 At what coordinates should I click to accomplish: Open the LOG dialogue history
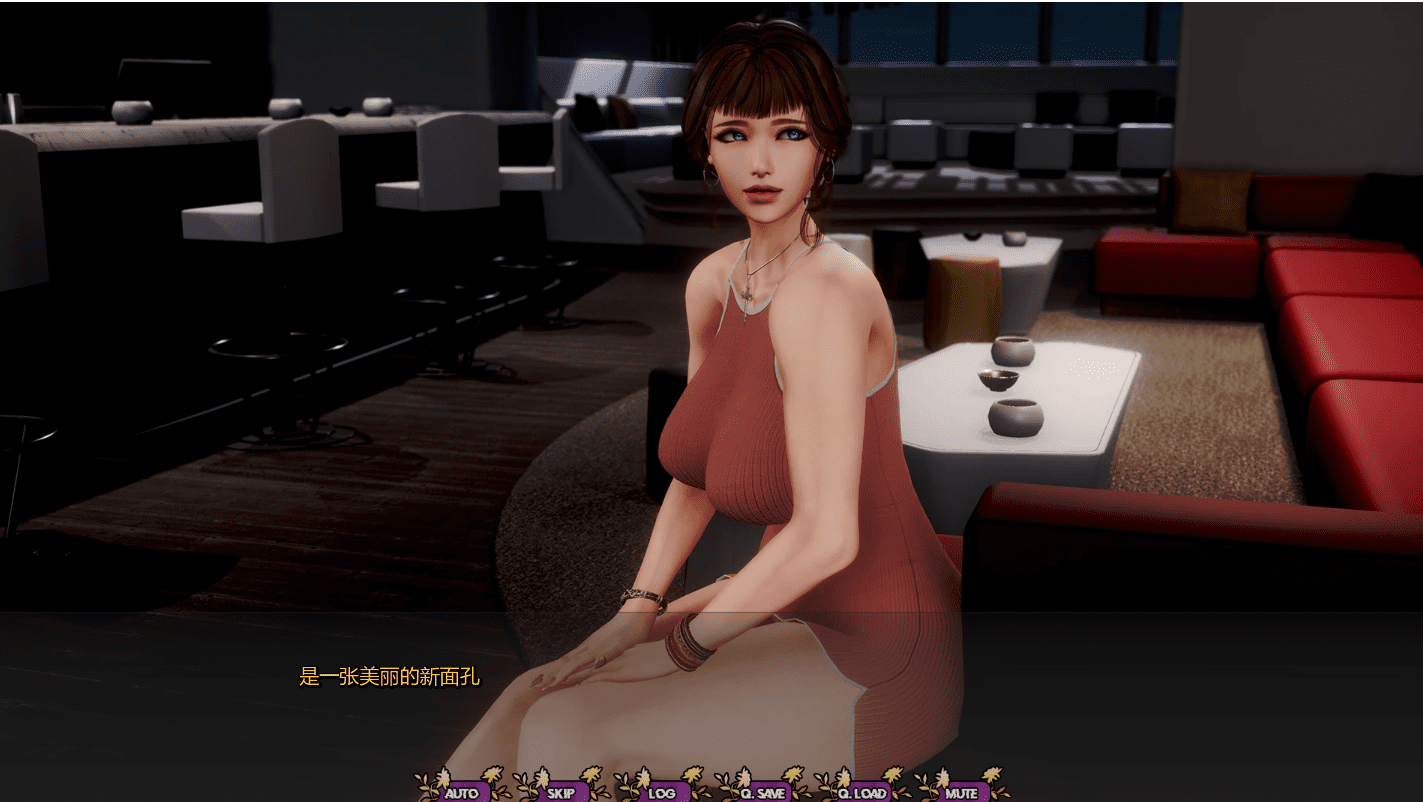[661, 793]
